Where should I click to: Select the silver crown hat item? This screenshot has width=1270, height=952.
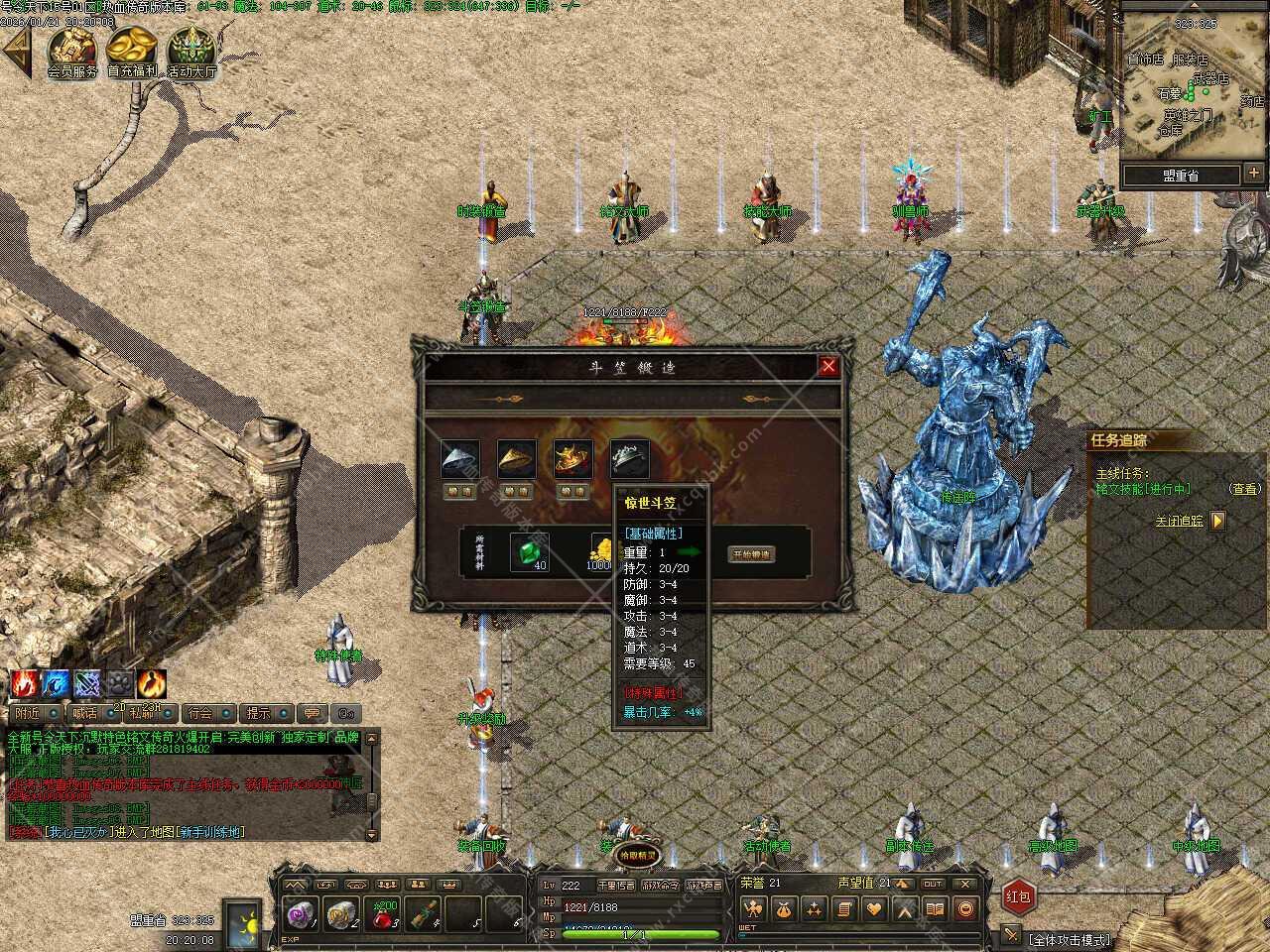[x=629, y=458]
